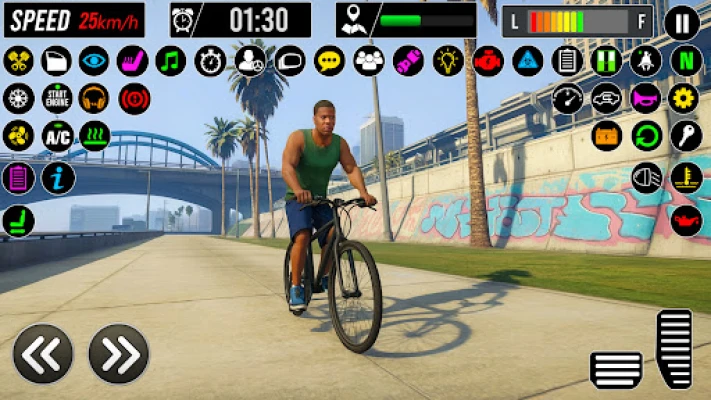
Task: Tap the green circular refresh arrow icon
Action: (646, 136)
